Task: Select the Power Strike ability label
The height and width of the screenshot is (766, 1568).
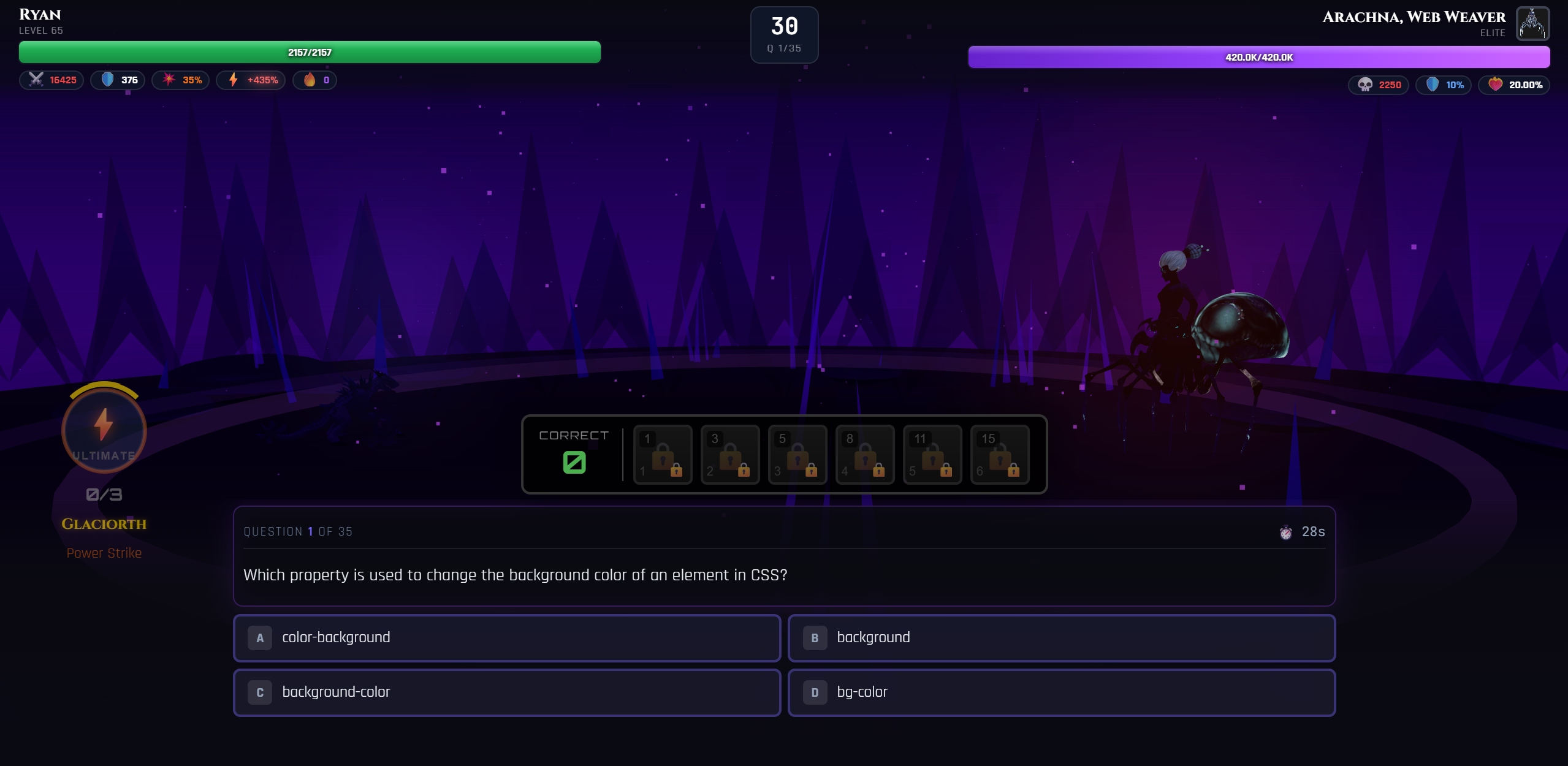Action: click(104, 553)
